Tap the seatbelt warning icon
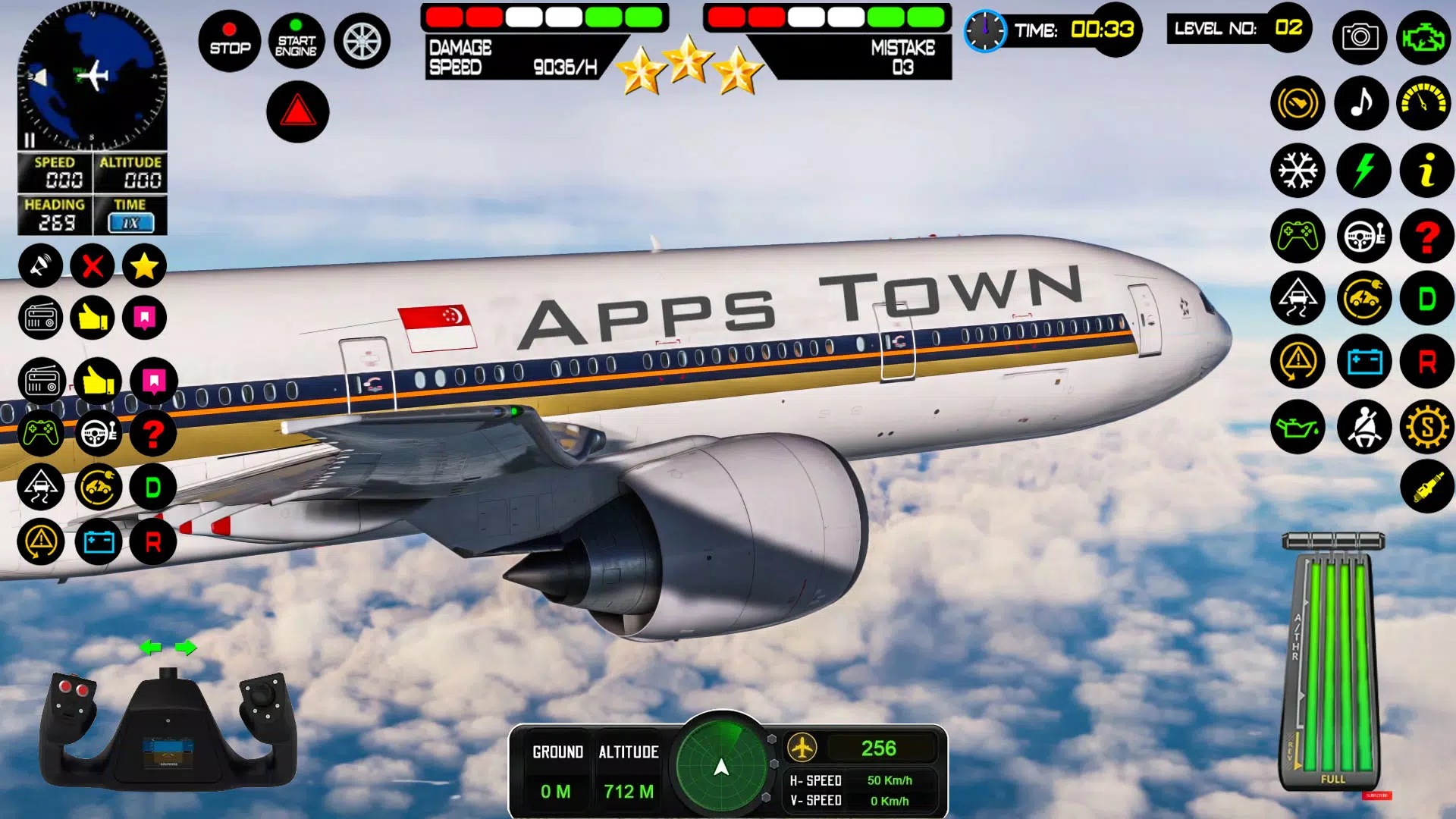The image size is (1456, 819). tap(1361, 427)
